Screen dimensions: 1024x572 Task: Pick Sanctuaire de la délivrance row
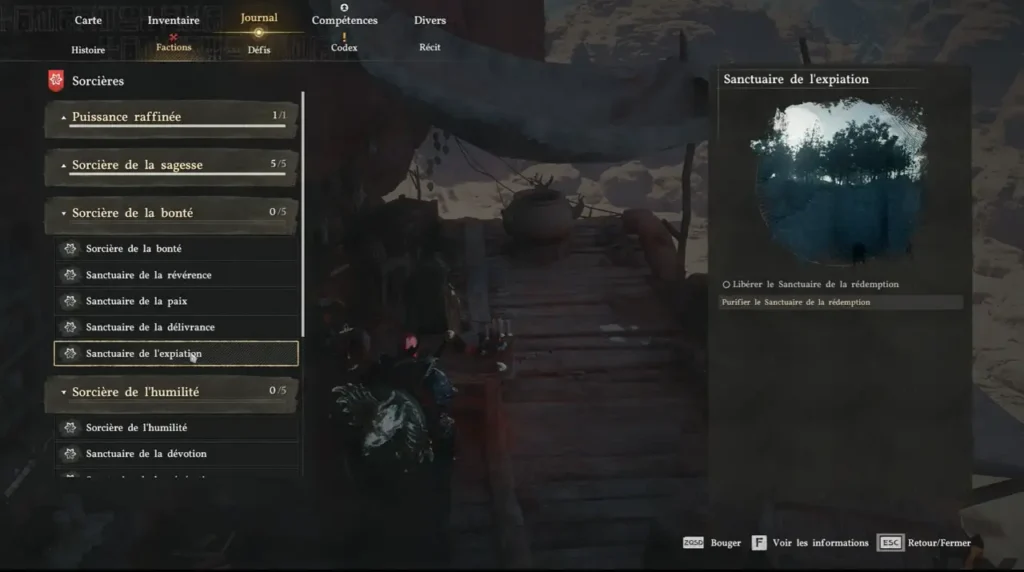(176, 327)
